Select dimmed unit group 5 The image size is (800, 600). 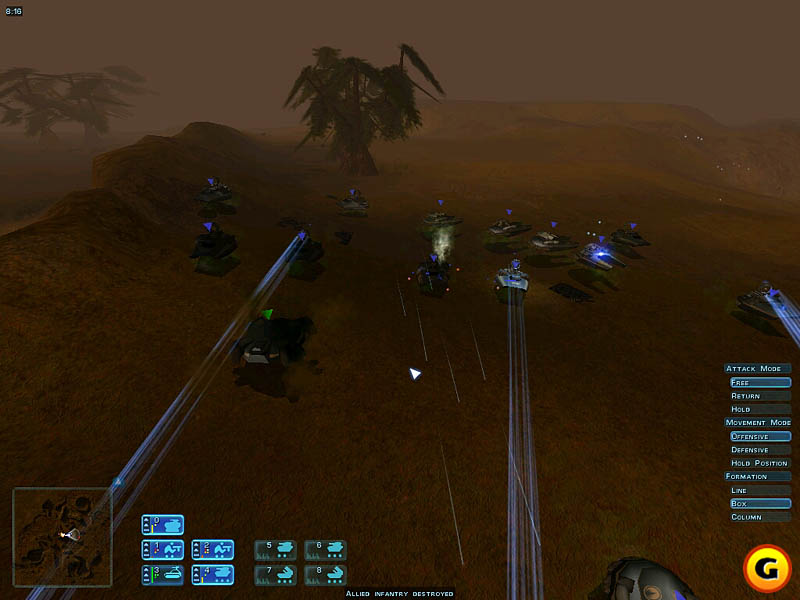pos(275,549)
